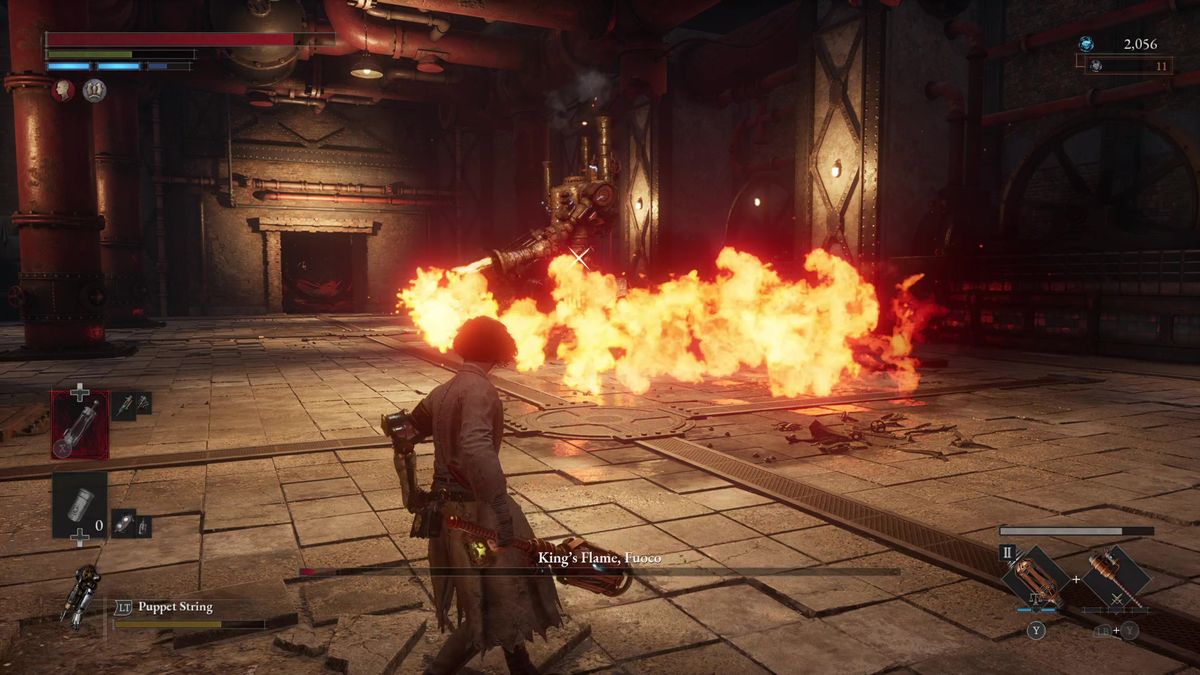This screenshot has width=1200, height=675.
Task: Click the blue Ergo currency icon
Action: pyautogui.click(x=1087, y=44)
